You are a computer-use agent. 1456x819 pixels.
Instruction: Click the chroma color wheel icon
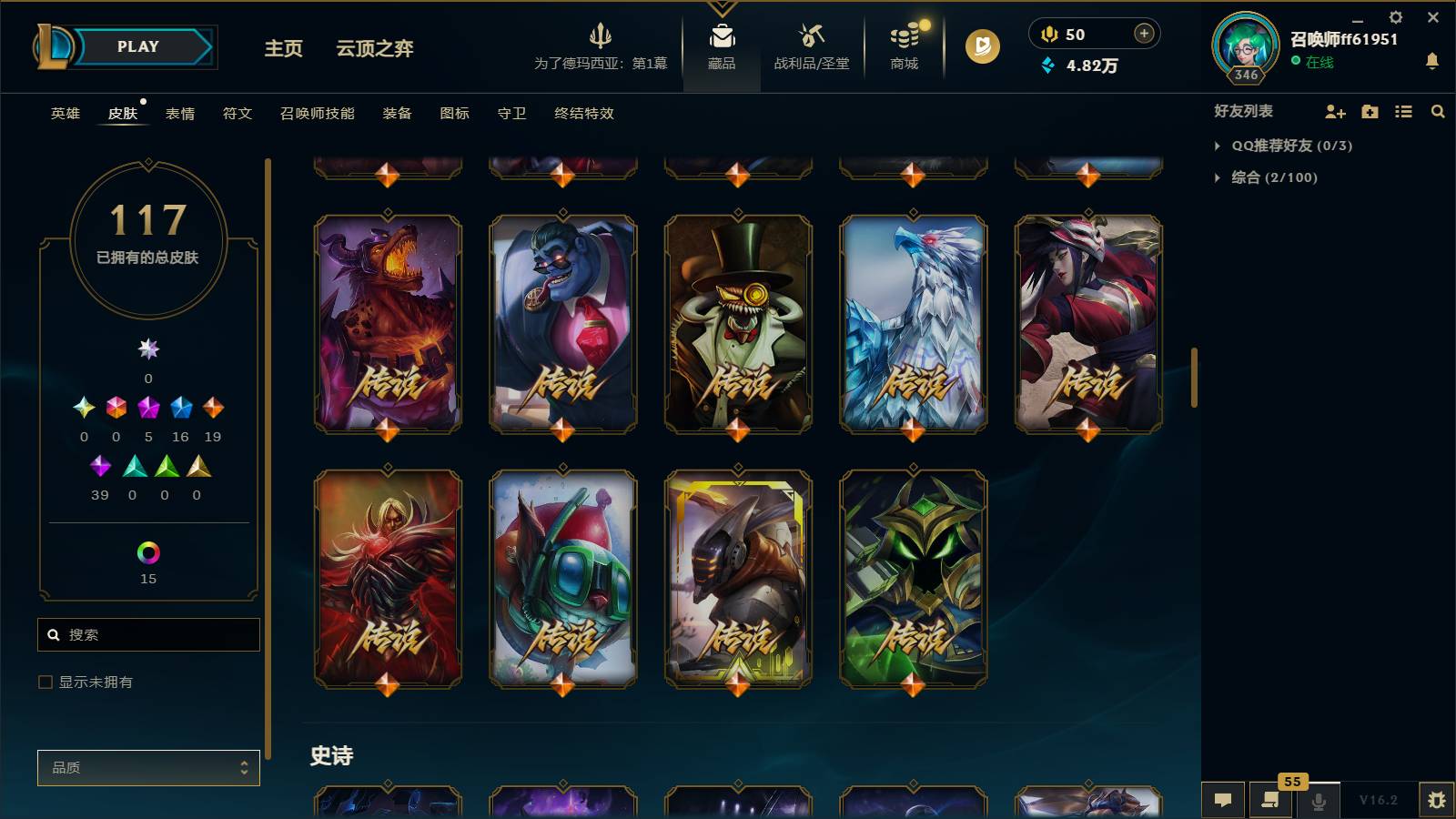147,551
